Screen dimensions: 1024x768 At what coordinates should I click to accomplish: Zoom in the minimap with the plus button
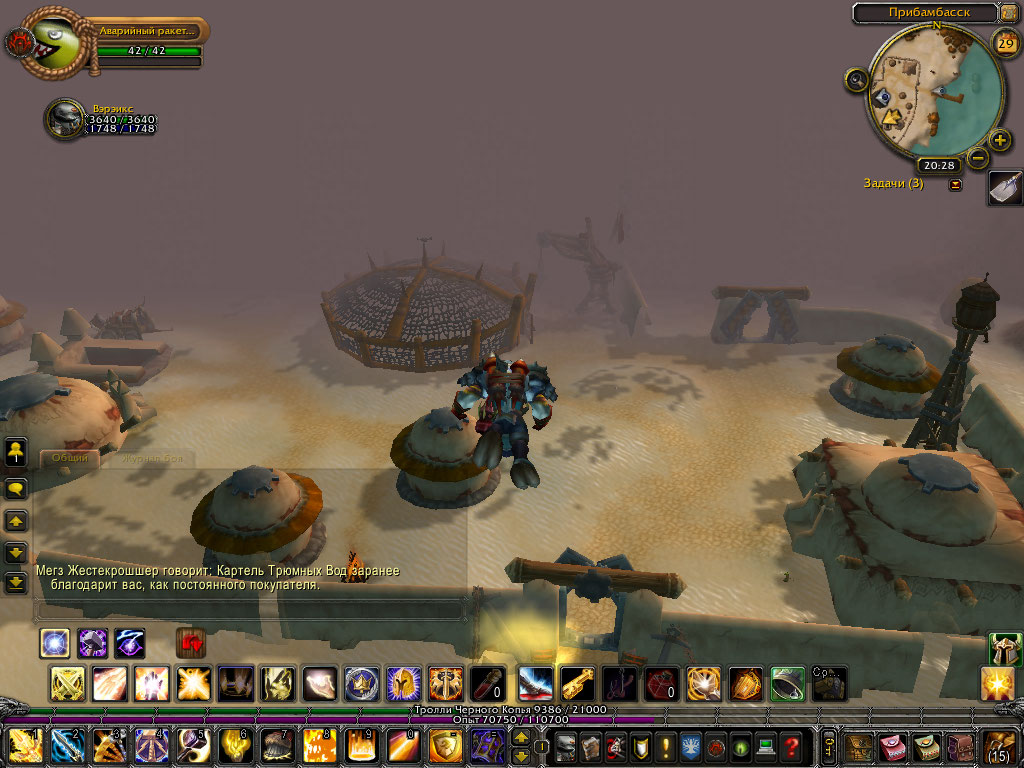(999, 140)
